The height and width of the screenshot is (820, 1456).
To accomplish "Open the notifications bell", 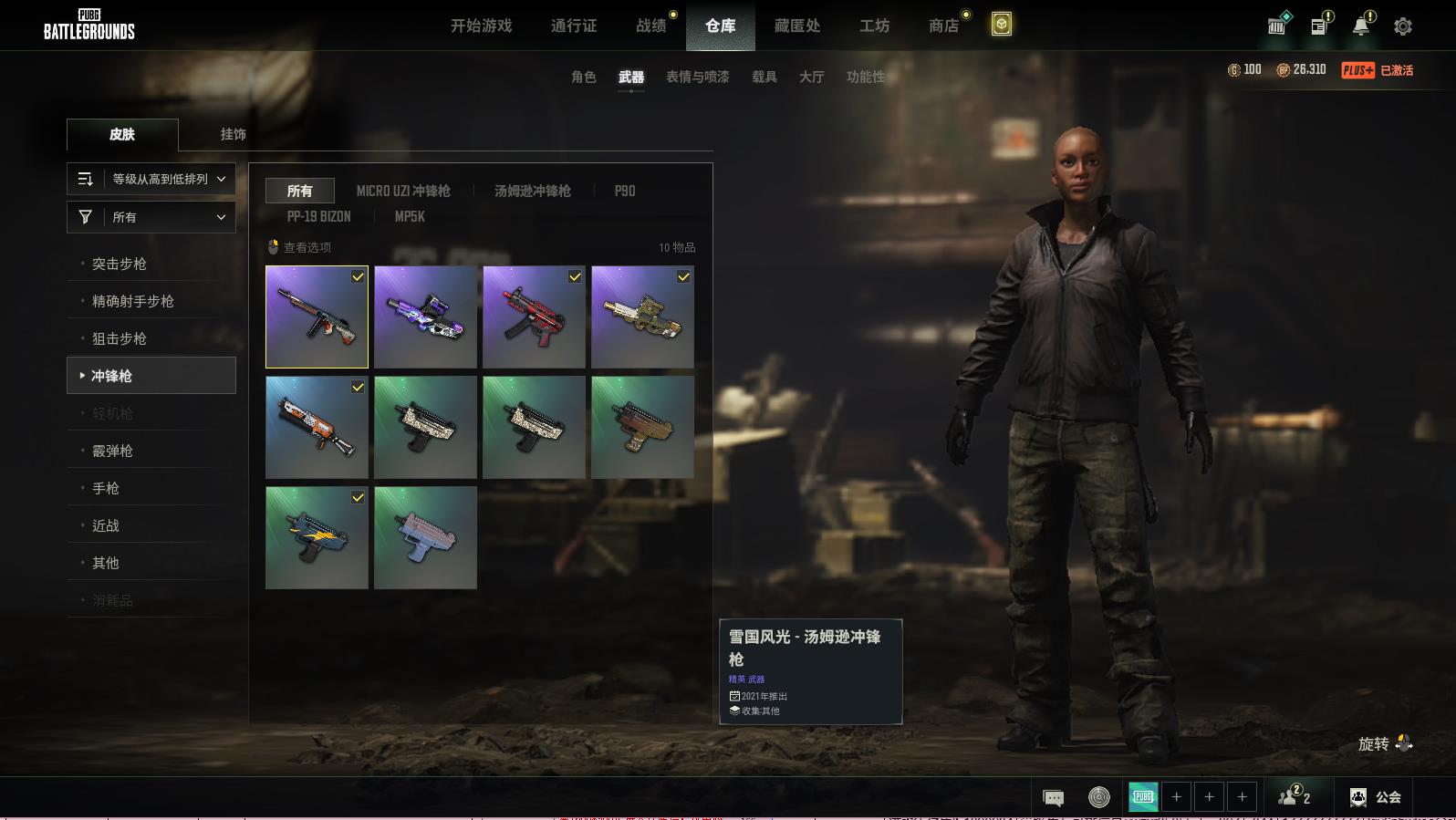I will point(1361,26).
